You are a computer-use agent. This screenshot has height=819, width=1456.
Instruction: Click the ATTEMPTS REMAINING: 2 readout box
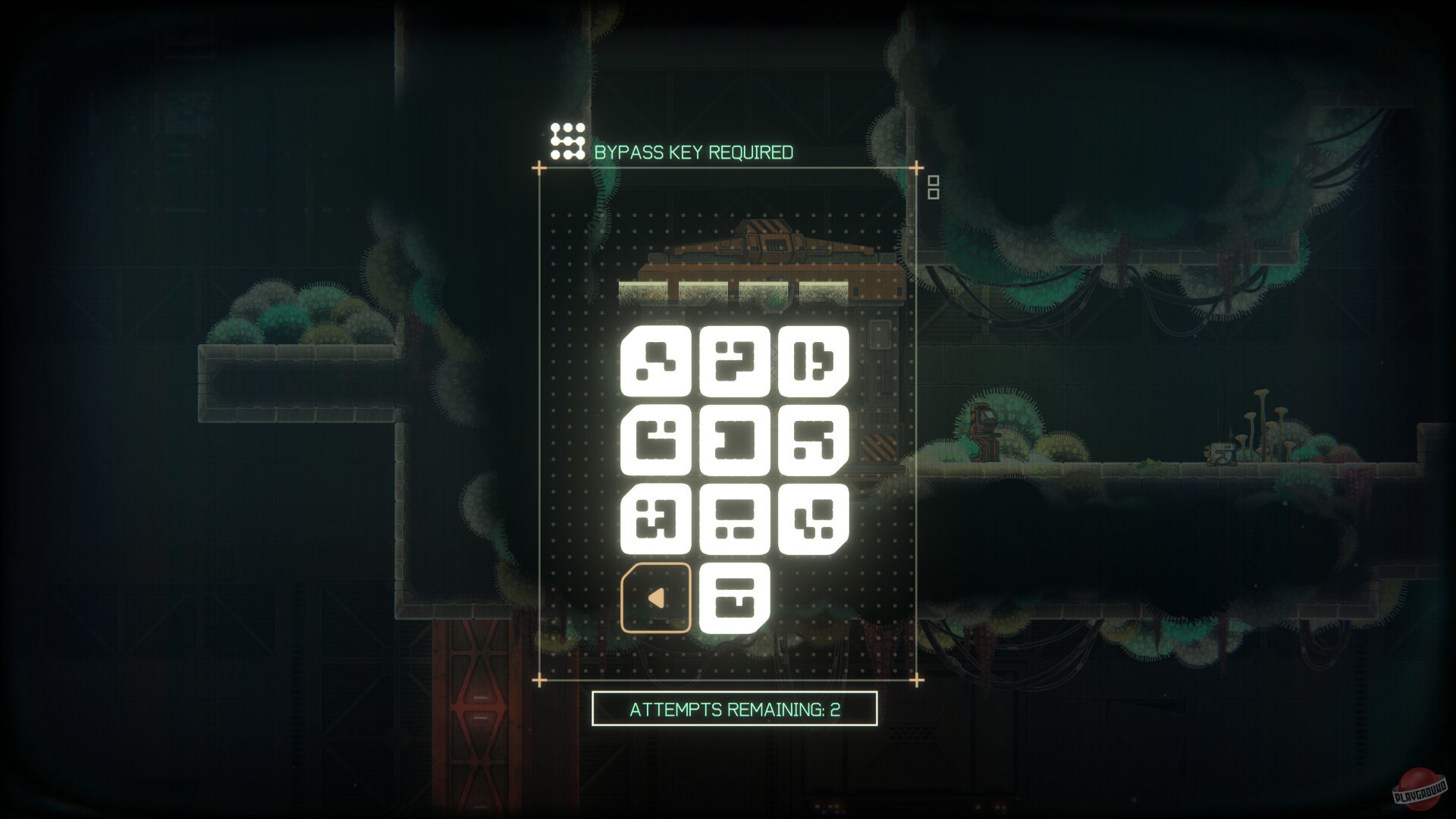point(733,711)
